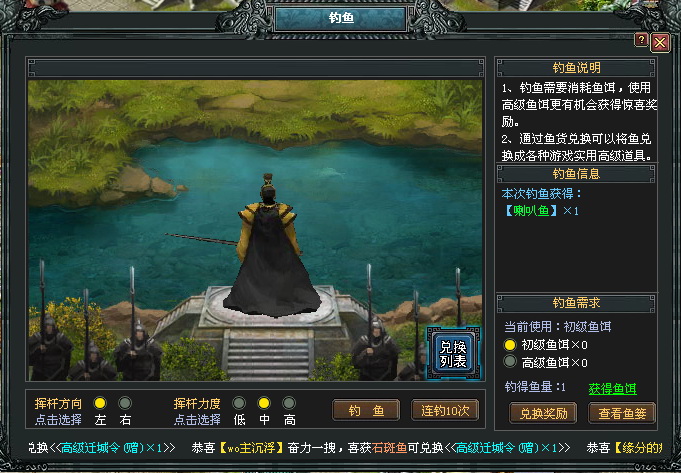681x473 pixels.
Task: Select 高 swing power
Action: pyautogui.click(x=289, y=403)
